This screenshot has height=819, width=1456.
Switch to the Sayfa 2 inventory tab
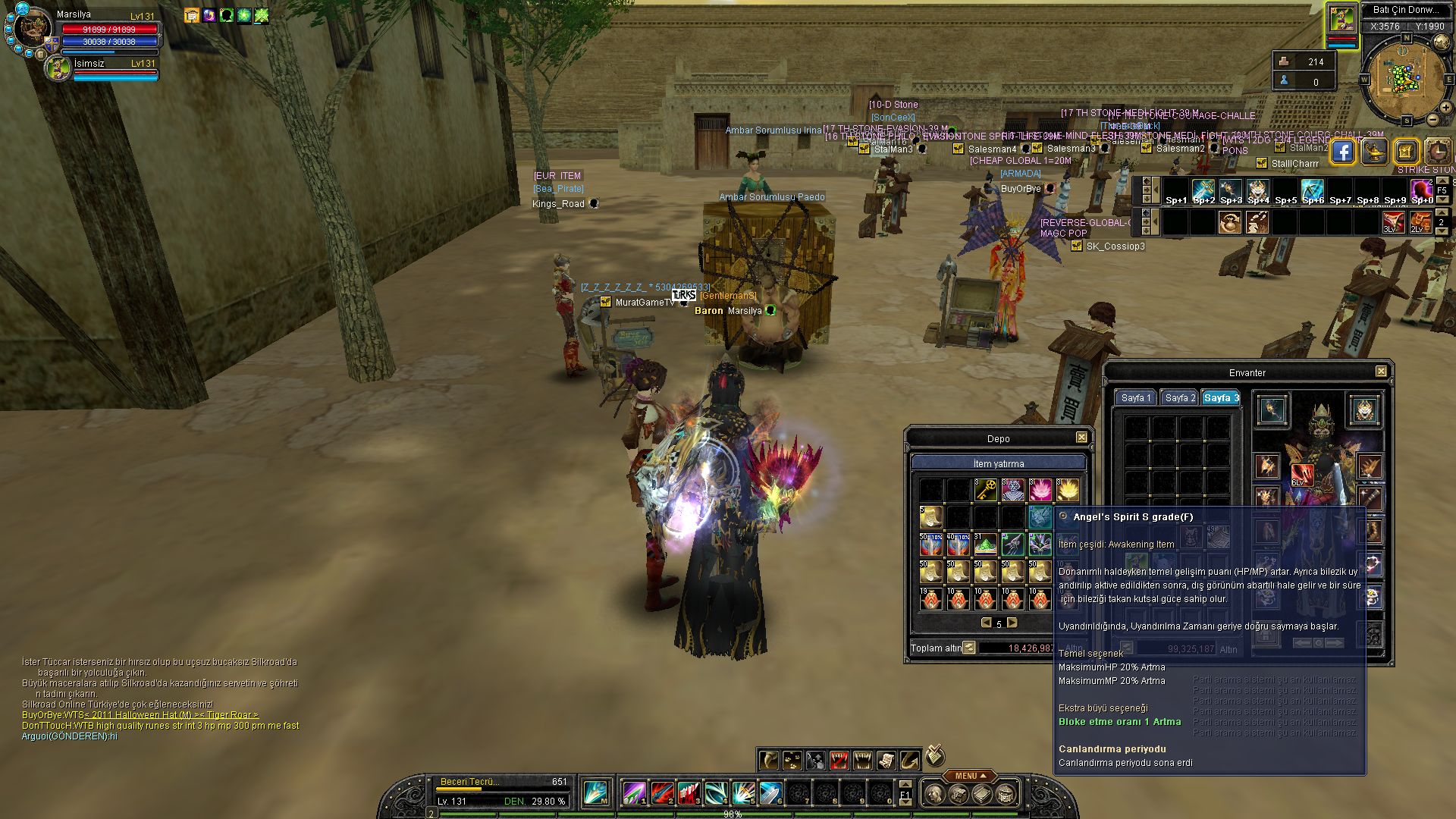coord(1179,398)
